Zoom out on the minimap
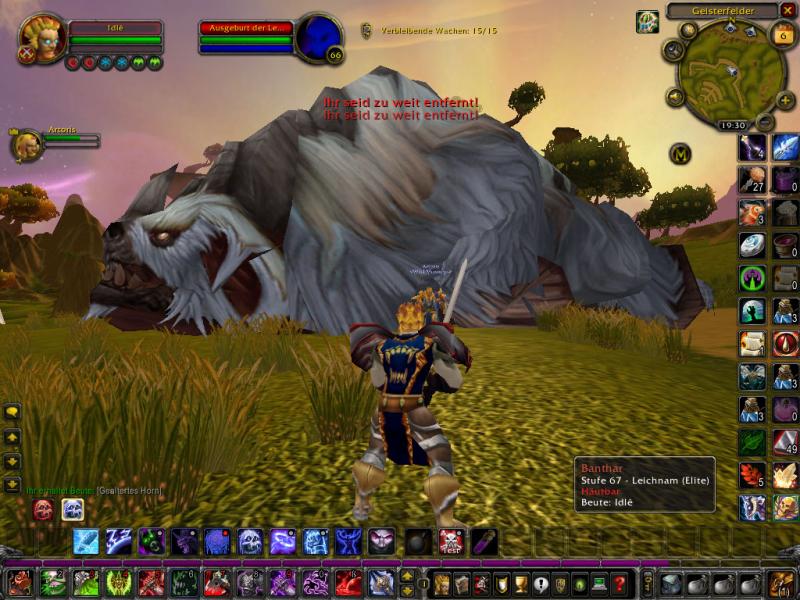This screenshot has width=800, height=600. pos(765,123)
